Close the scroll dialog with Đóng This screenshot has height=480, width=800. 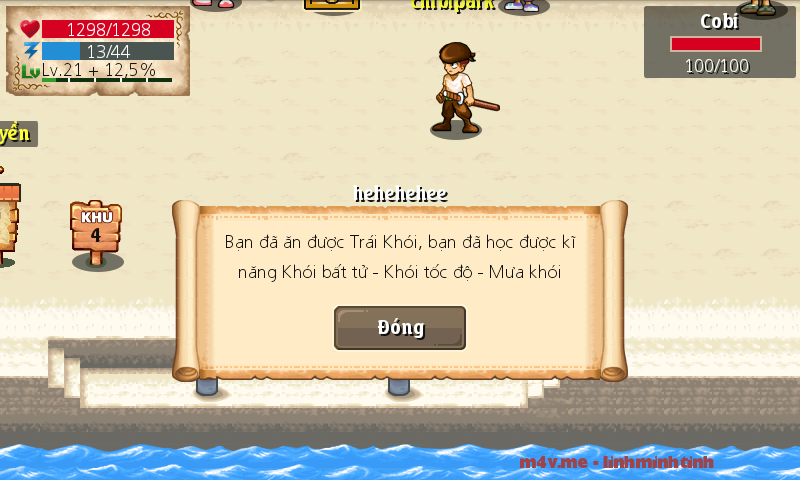pyautogui.click(x=400, y=328)
